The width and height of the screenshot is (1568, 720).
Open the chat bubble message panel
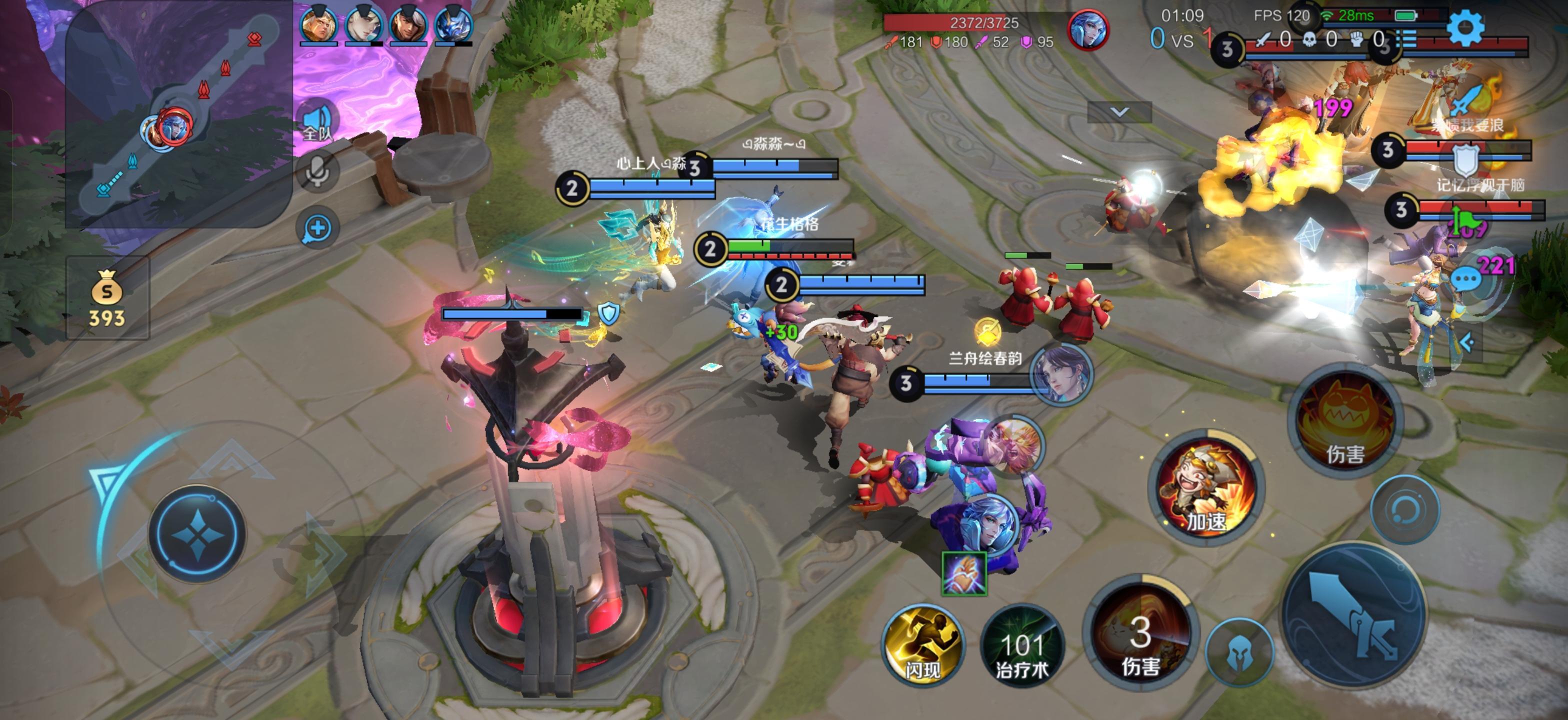(x=1465, y=278)
